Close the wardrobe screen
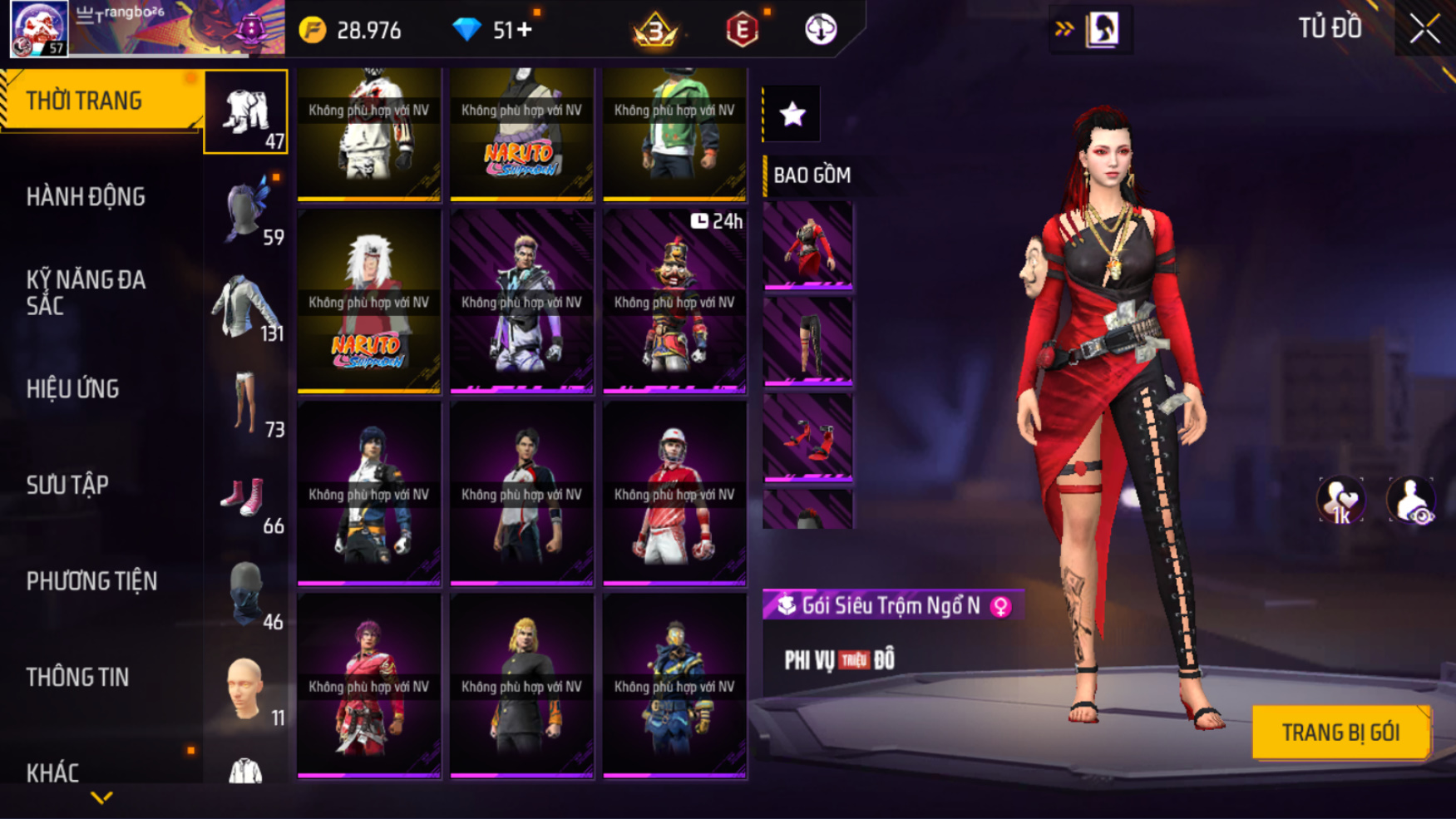 coord(1424,29)
